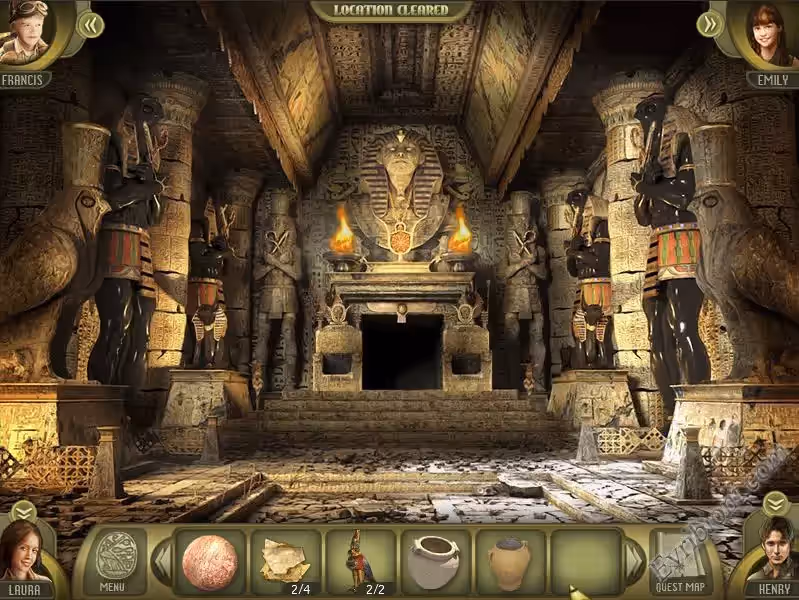
Task: Click the double-arrow button beside Emily
Action: (709, 24)
